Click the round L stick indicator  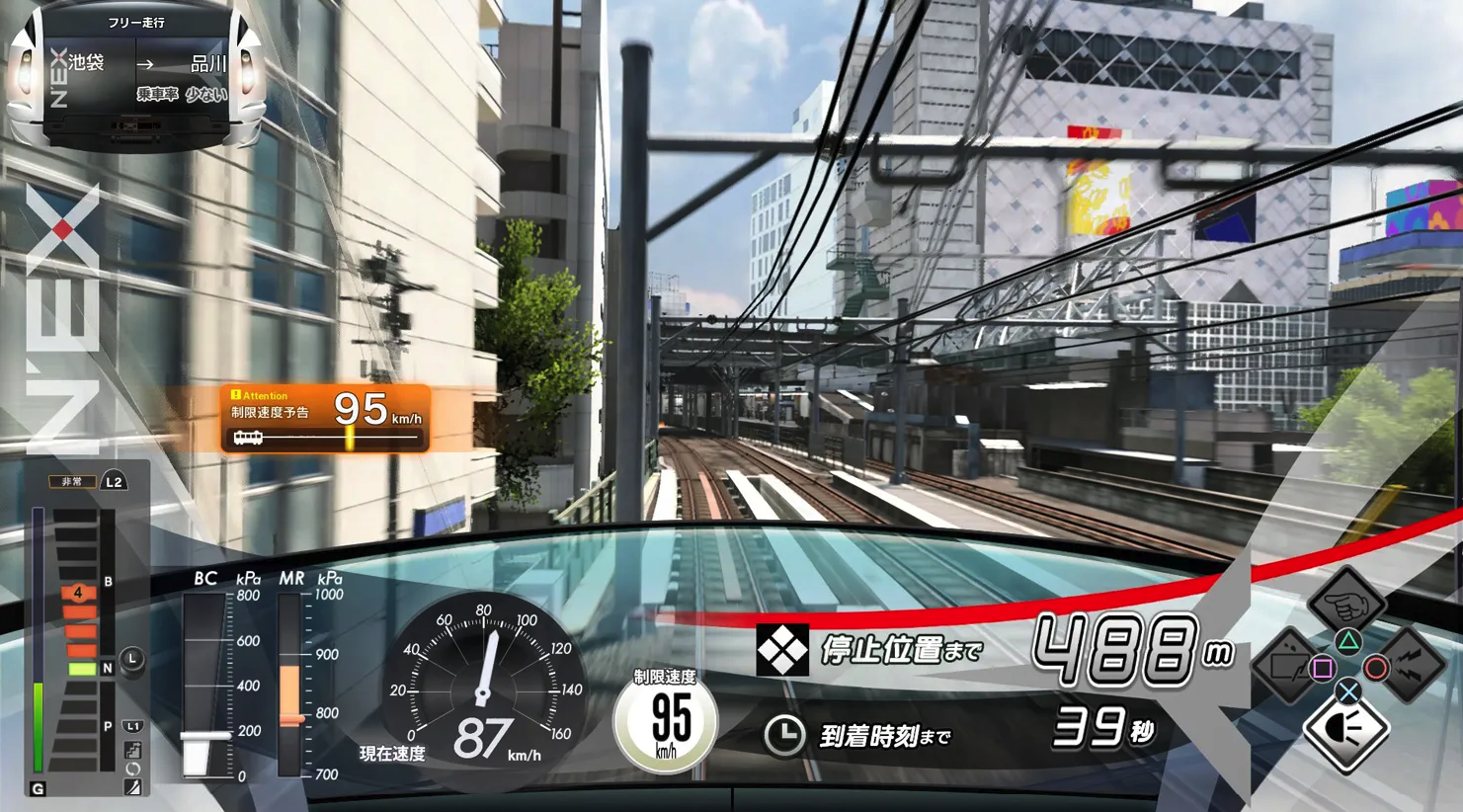point(131,658)
